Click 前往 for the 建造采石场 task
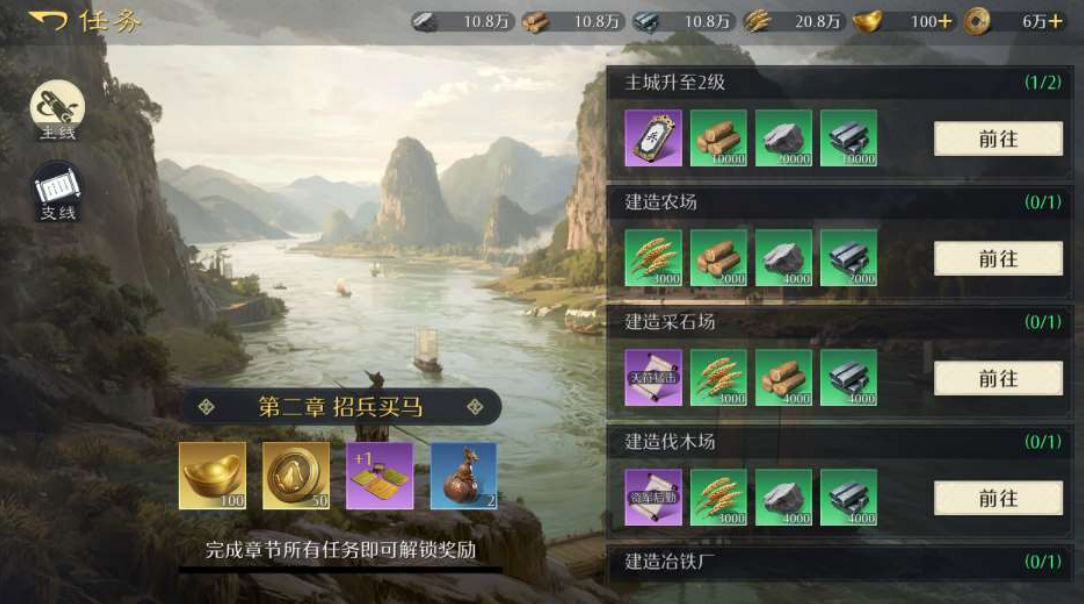This screenshot has width=1084, height=604. [x=997, y=378]
